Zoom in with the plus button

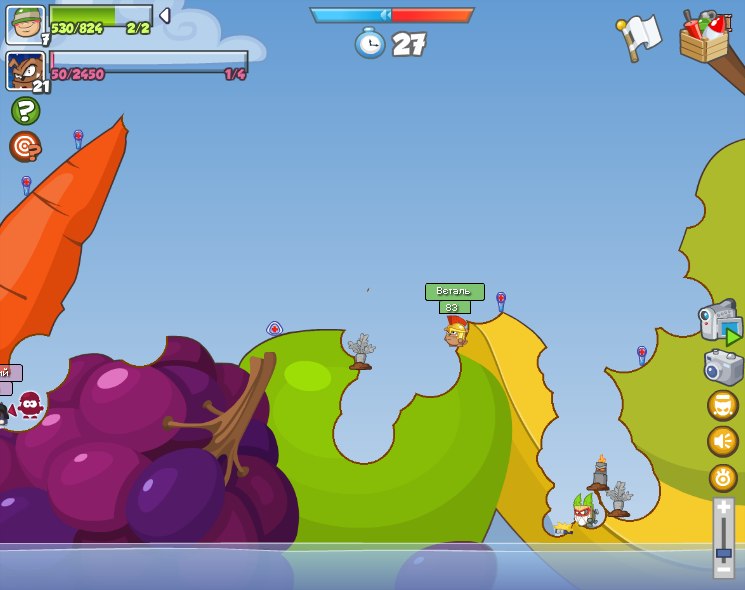[x=723, y=508]
